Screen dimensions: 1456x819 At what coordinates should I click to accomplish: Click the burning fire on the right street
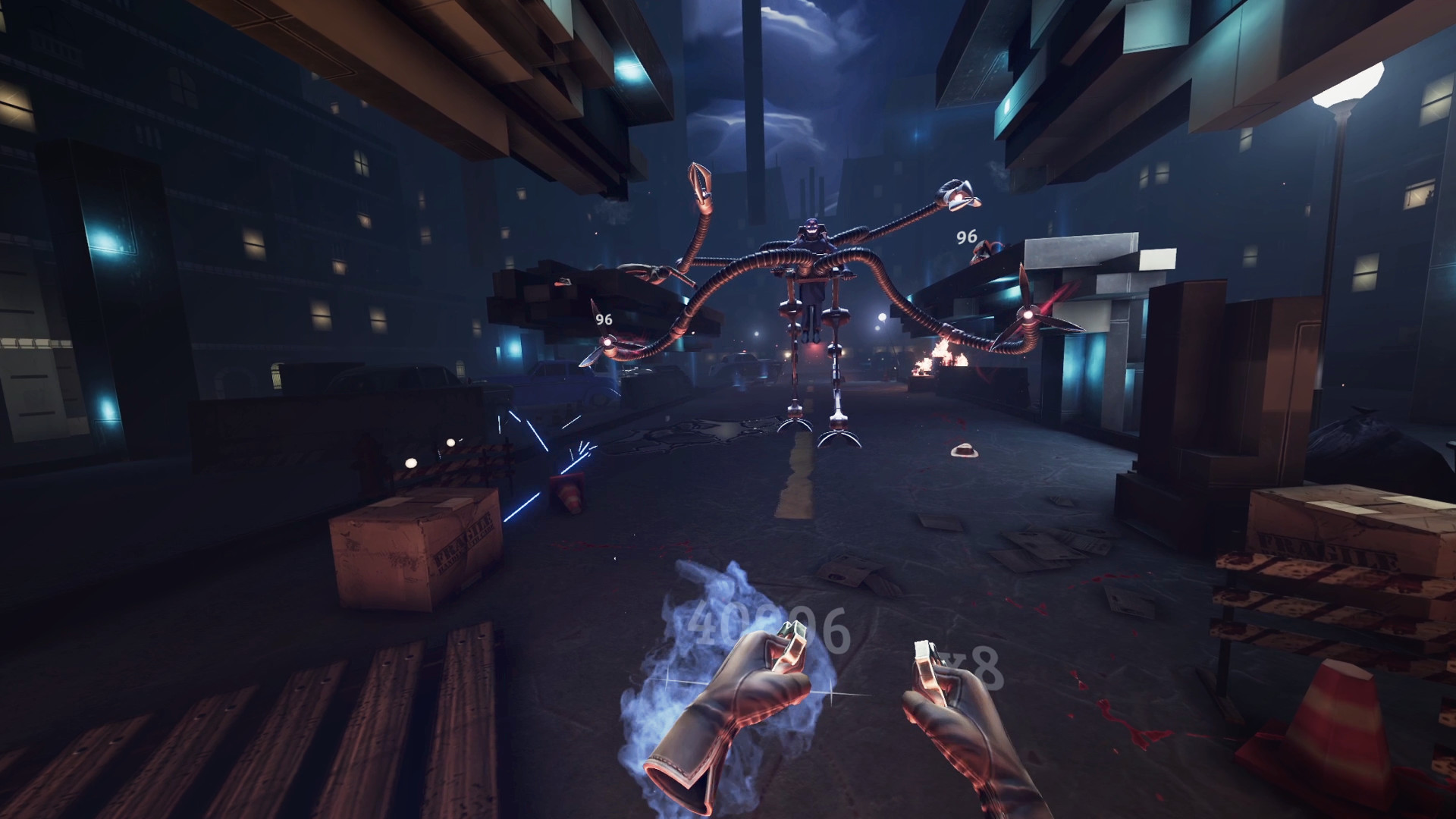pyautogui.click(x=940, y=356)
